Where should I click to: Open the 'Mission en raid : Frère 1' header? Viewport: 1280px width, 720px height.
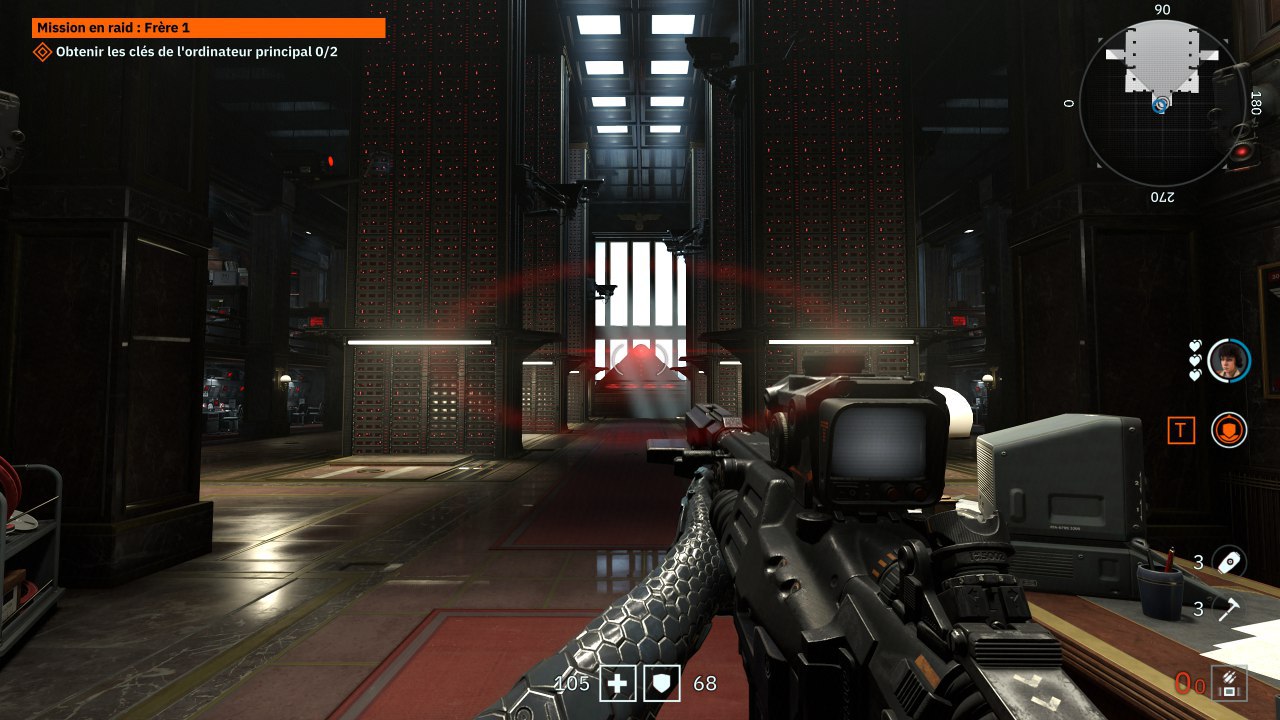[209, 28]
